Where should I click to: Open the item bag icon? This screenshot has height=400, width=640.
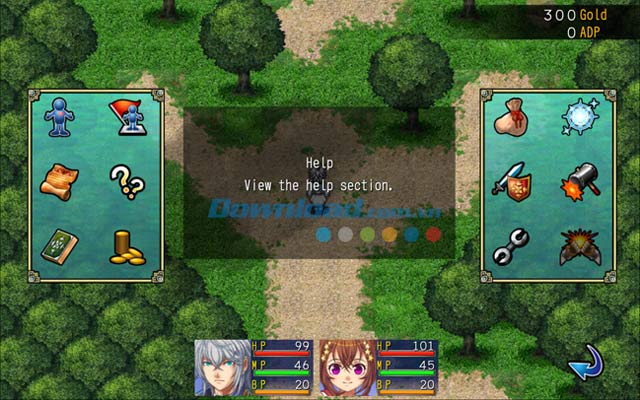(512, 119)
